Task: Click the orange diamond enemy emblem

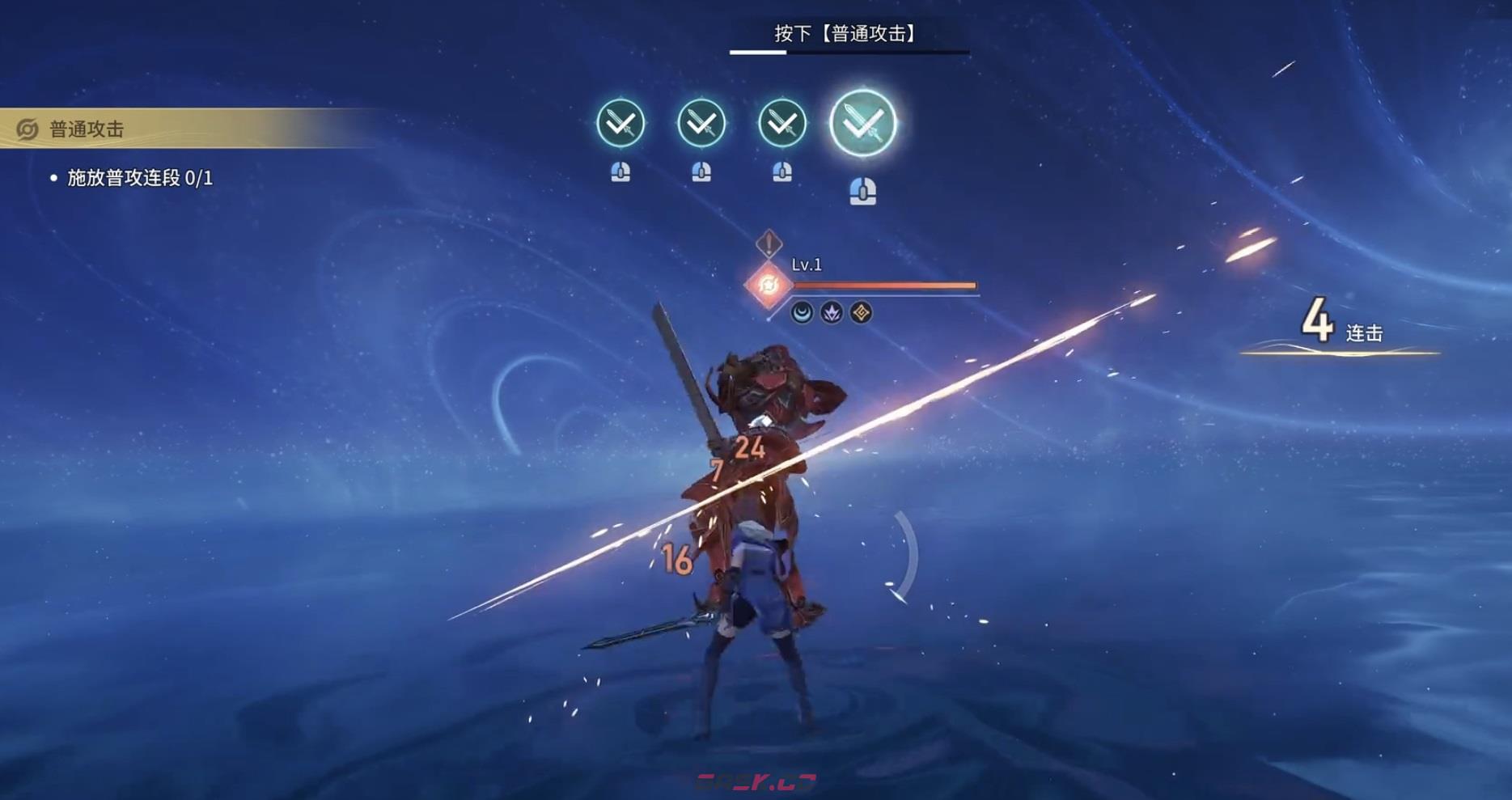Action: 768,285
